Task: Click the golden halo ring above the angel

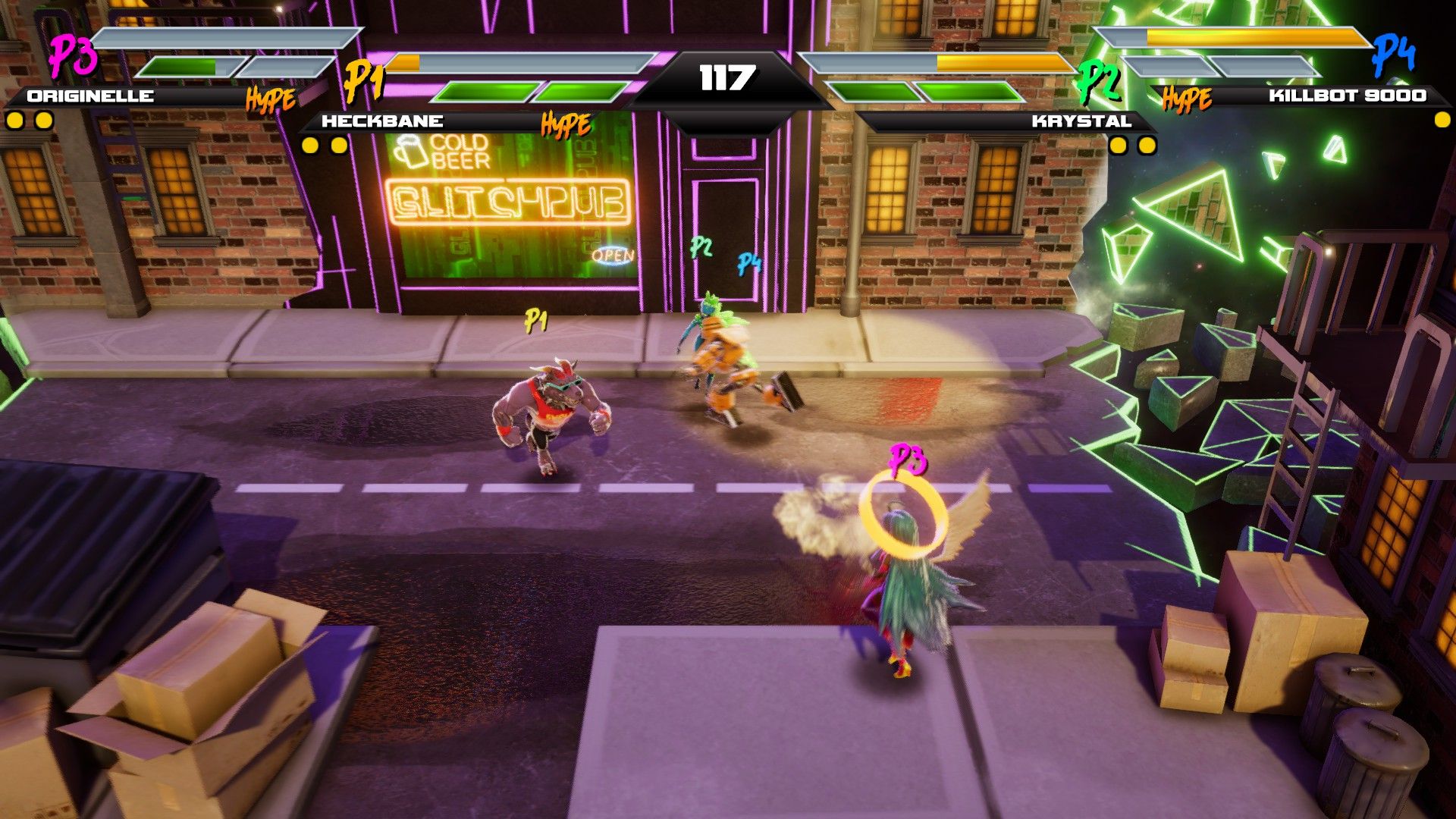Action: click(x=904, y=516)
